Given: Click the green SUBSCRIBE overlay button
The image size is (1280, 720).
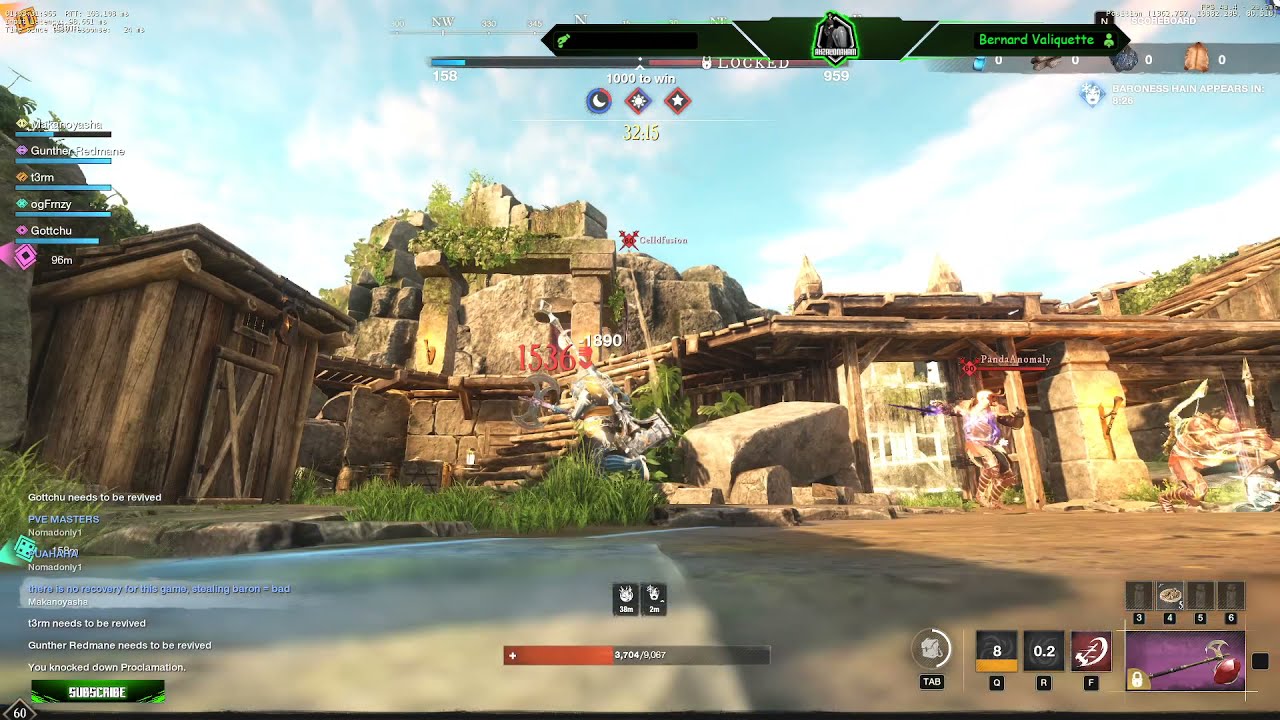Looking at the screenshot, I should pyautogui.click(x=97, y=691).
